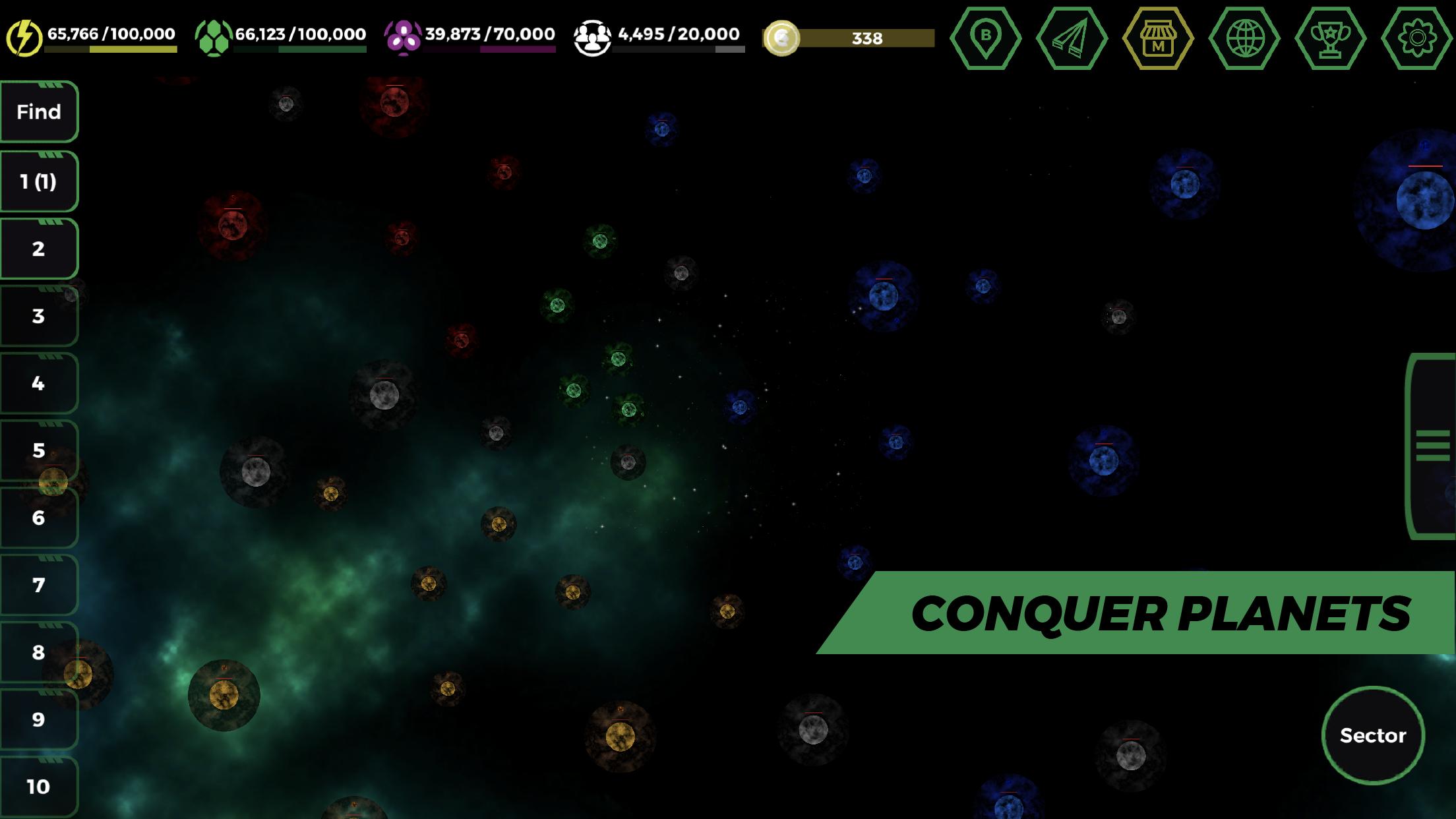Open the B location pin menu
This screenshot has height=819, width=1456.
pyautogui.click(x=985, y=38)
